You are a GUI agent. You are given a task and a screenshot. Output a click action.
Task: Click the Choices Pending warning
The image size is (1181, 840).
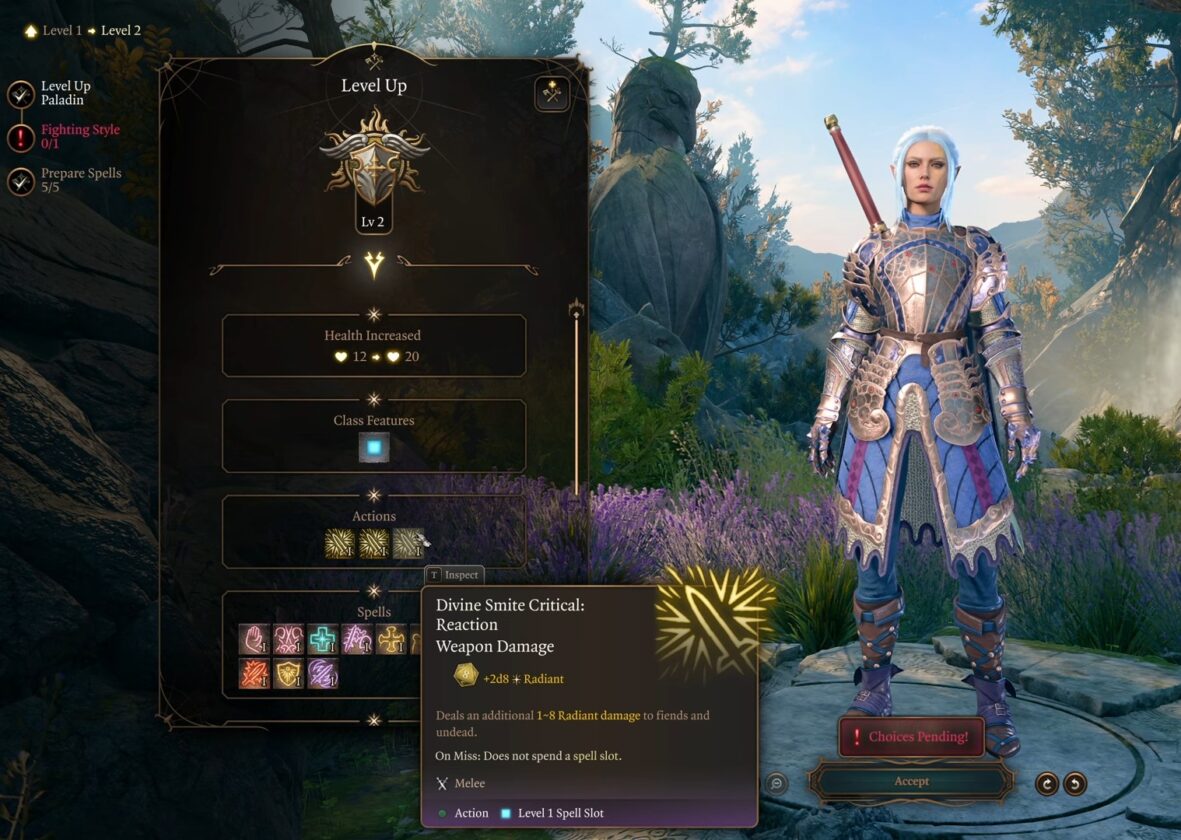tap(911, 737)
